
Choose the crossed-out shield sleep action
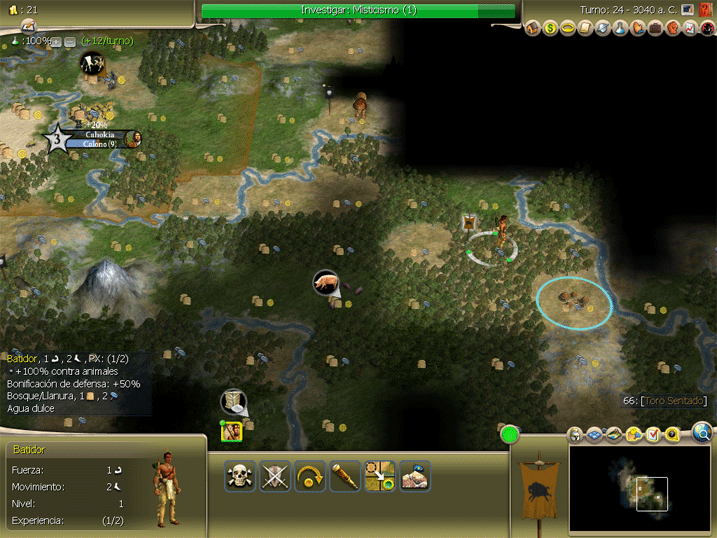point(275,476)
